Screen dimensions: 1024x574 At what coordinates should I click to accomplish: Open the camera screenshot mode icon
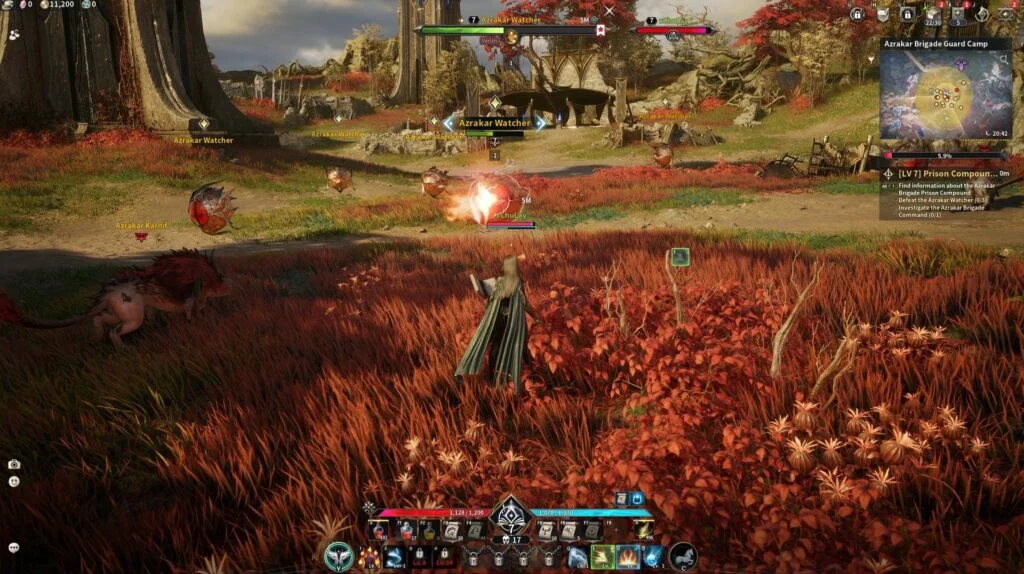pos(14,464)
